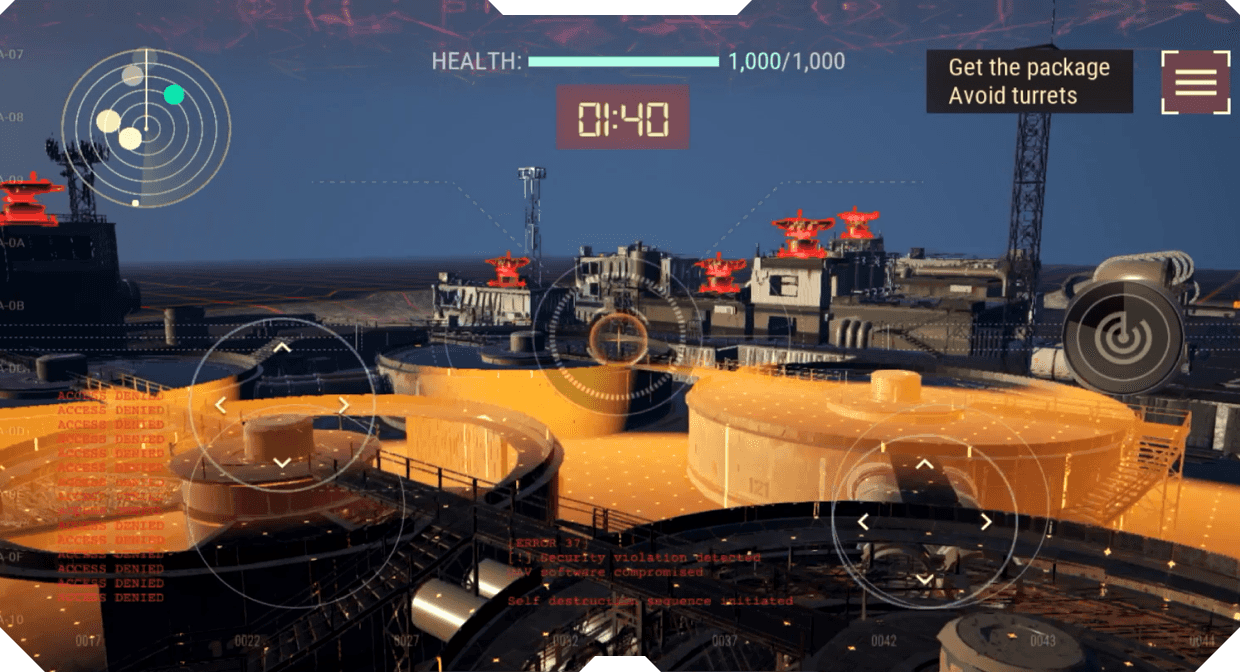Tap the left arrow on the right-hand joystick
Screen dimensions: 1240x672
(864, 522)
